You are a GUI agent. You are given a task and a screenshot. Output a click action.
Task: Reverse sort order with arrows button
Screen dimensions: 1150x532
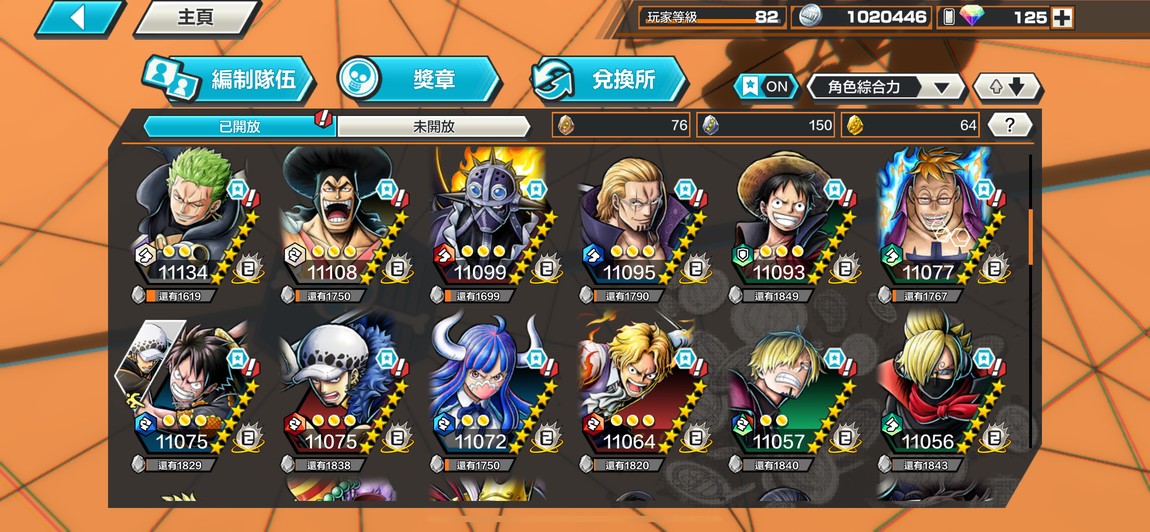[x=1007, y=87]
